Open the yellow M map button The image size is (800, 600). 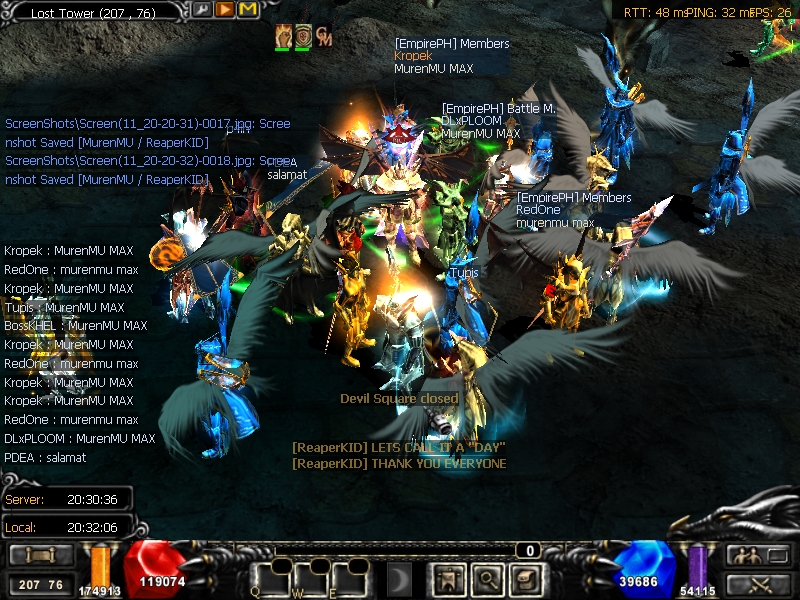tap(248, 10)
